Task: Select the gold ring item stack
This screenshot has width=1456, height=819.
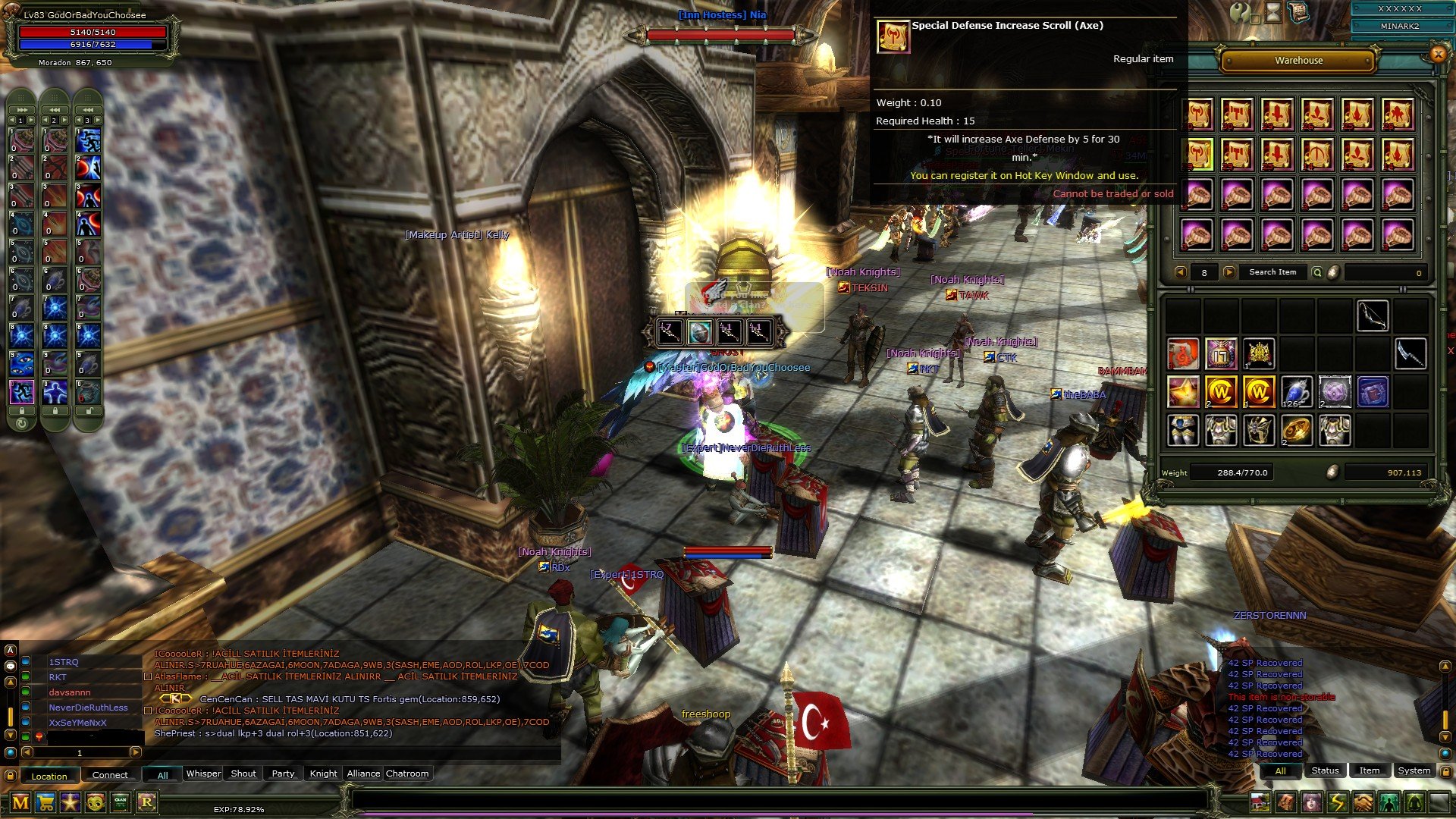Action: (x=1297, y=430)
